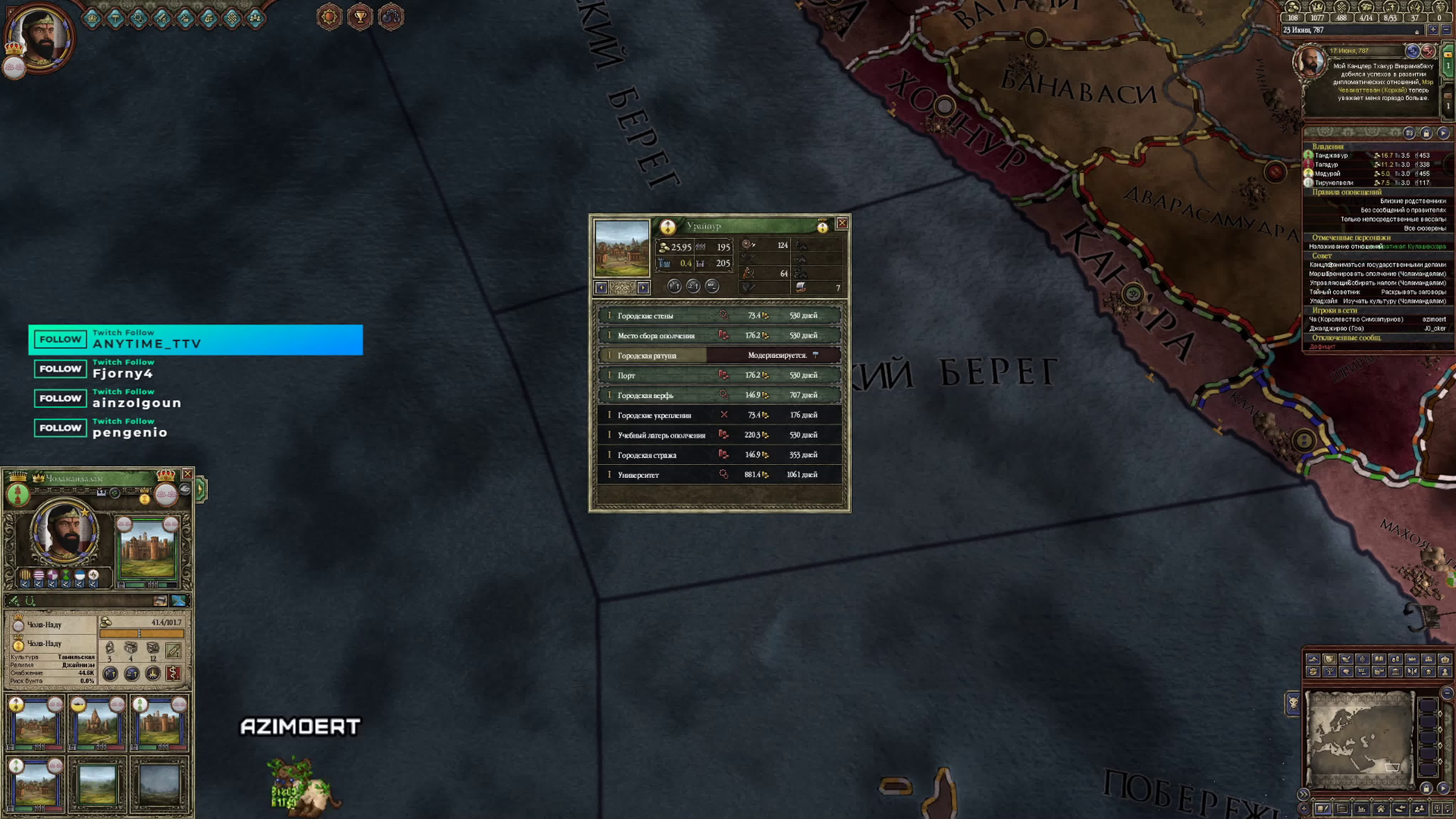This screenshot has width=1456, height=819.
Task: Open the hospital button with red serpent staff
Action: [173, 673]
